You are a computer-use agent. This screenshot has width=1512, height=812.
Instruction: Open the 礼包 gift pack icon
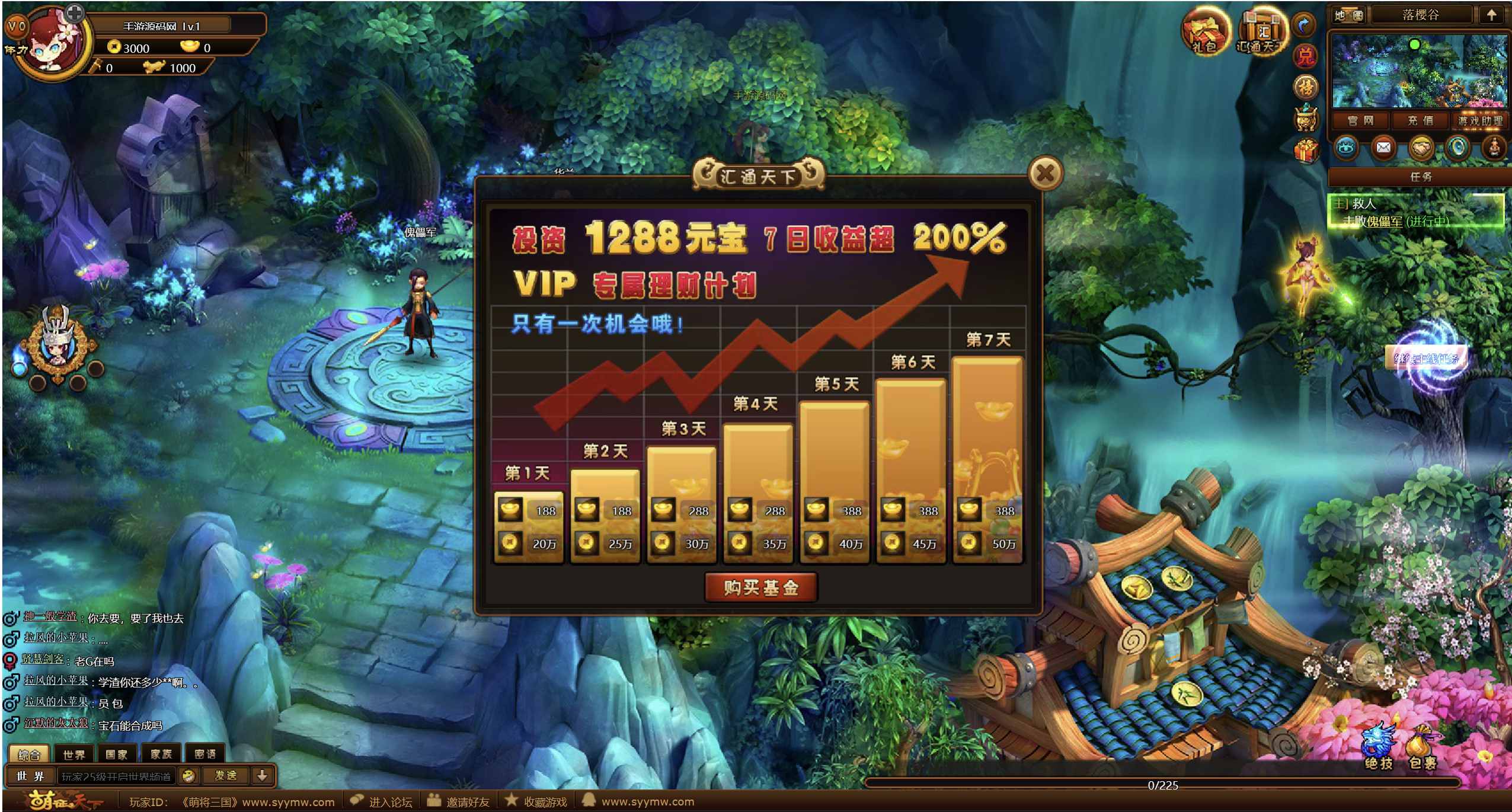coord(1204,32)
